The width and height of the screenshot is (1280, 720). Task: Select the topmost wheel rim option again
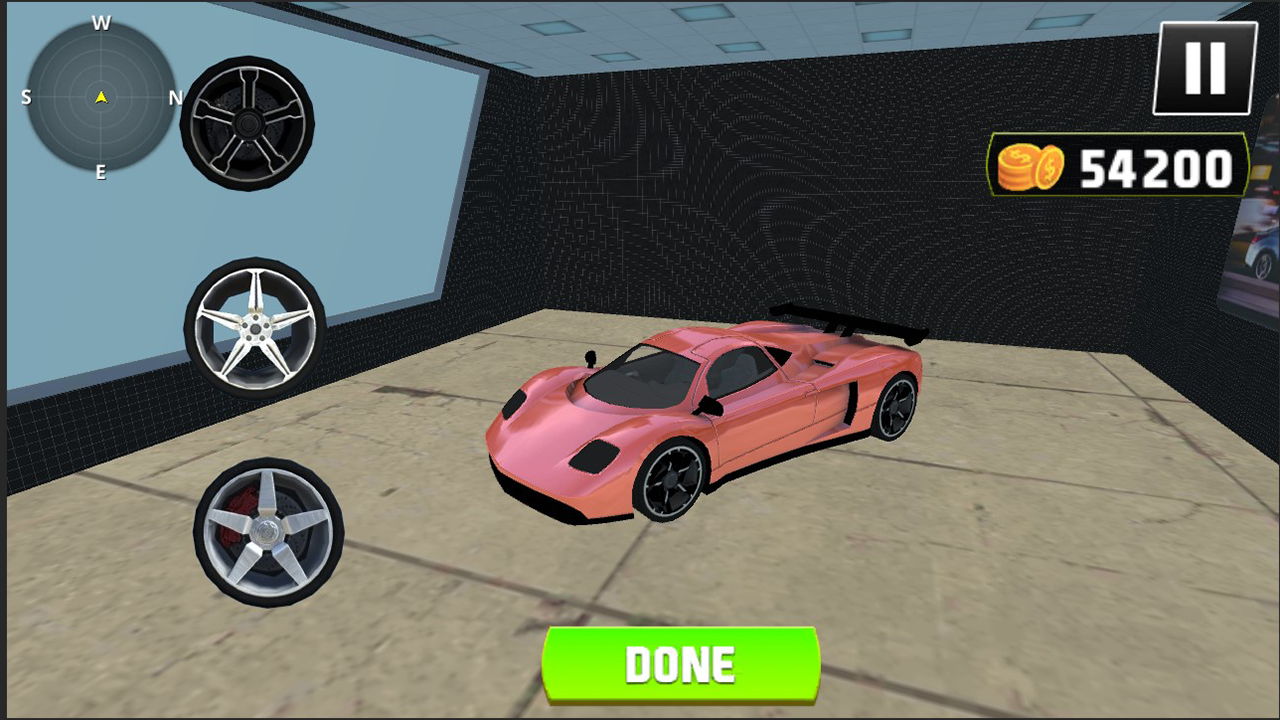click(246, 123)
